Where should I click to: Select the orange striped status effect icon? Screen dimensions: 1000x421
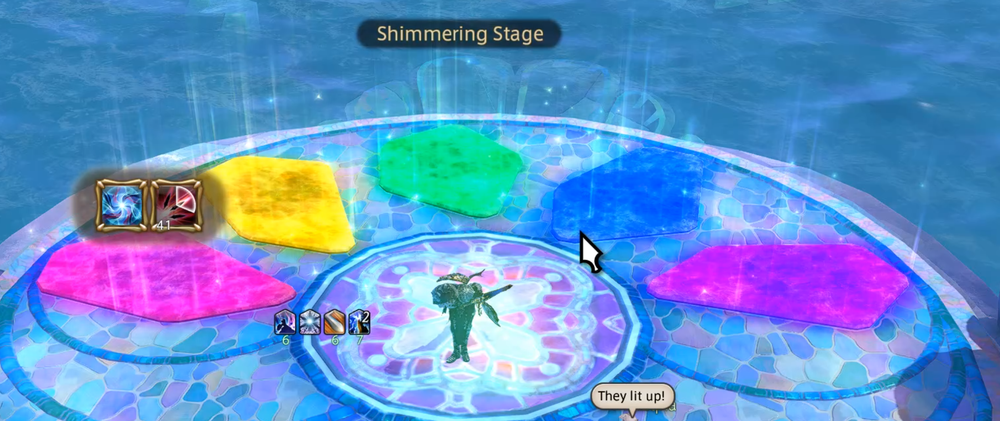tap(335, 321)
